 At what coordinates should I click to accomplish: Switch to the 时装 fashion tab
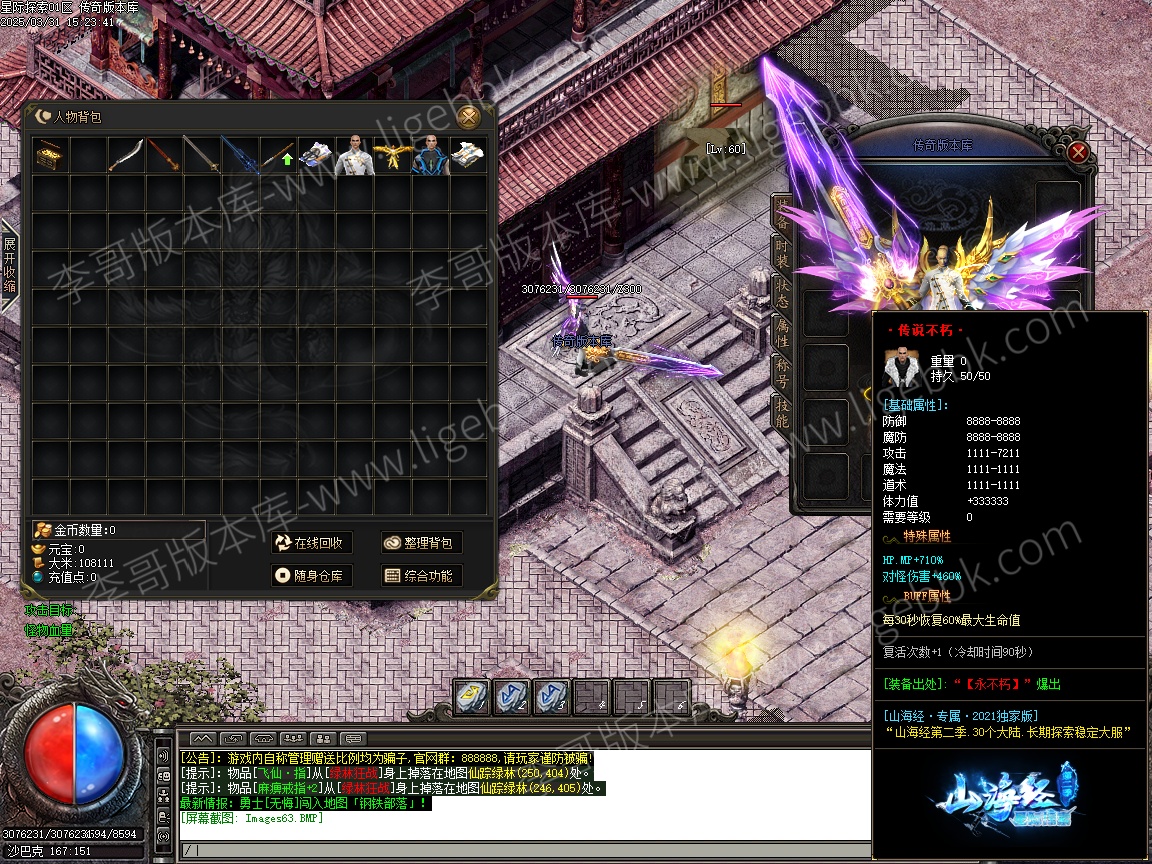coord(782,250)
